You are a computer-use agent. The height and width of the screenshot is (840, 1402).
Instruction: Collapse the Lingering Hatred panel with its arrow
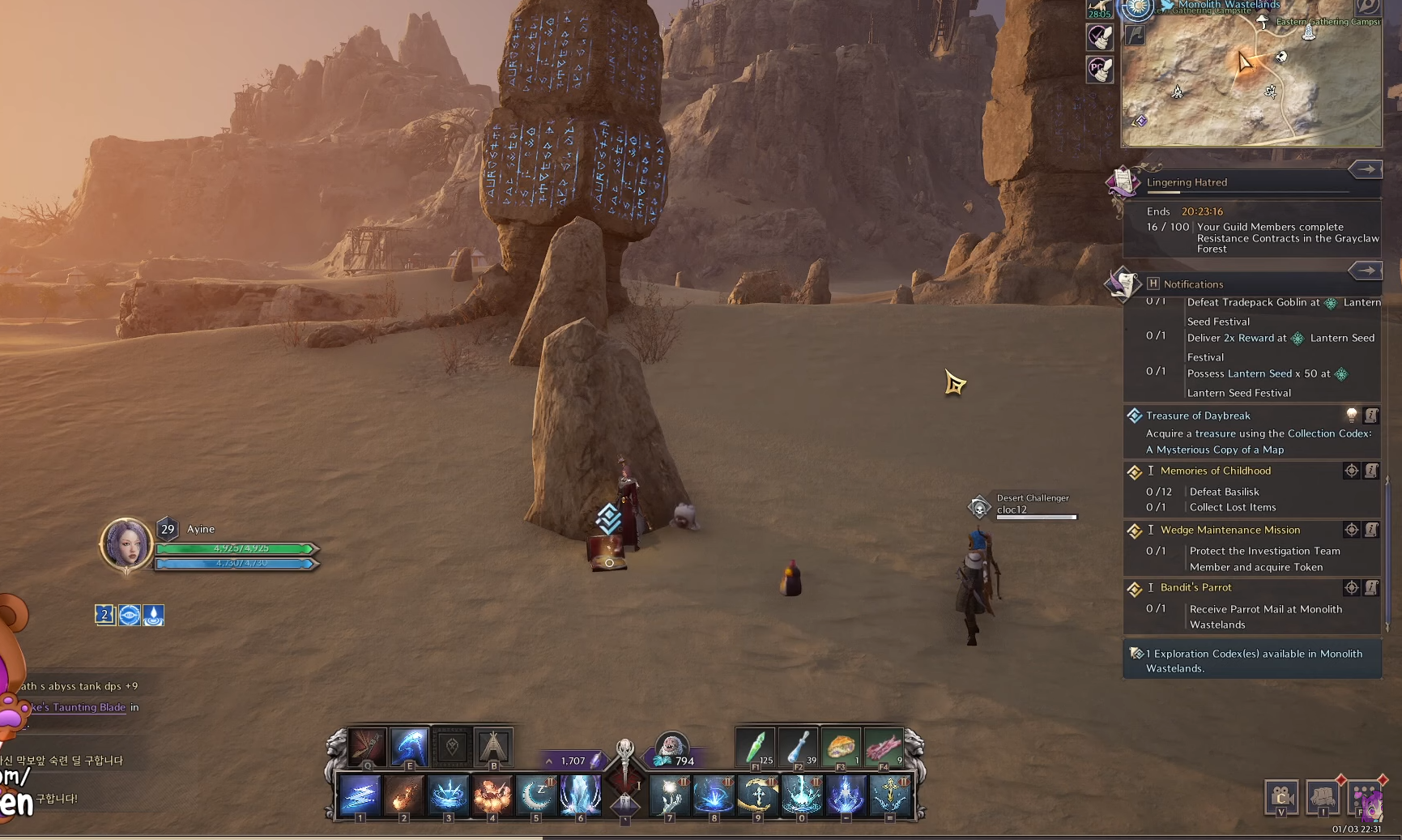click(x=1366, y=168)
